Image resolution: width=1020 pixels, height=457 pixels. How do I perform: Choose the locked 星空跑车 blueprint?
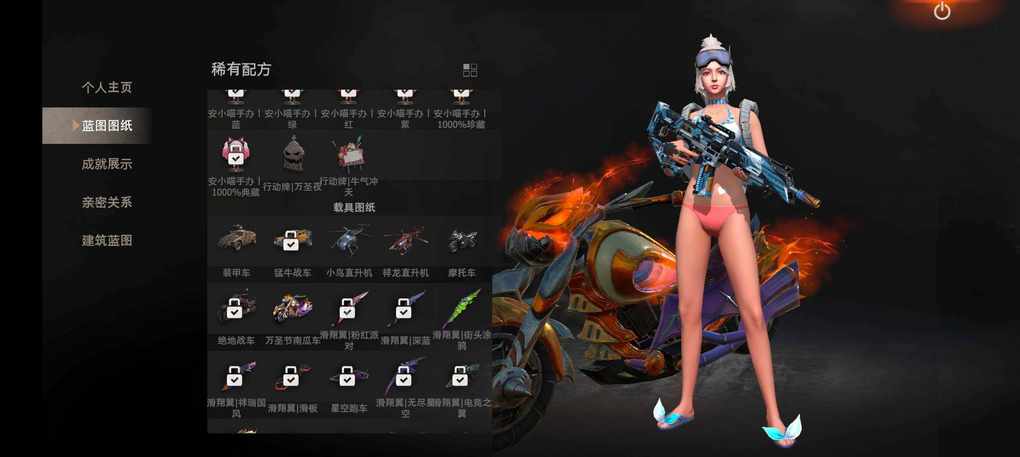click(x=348, y=378)
